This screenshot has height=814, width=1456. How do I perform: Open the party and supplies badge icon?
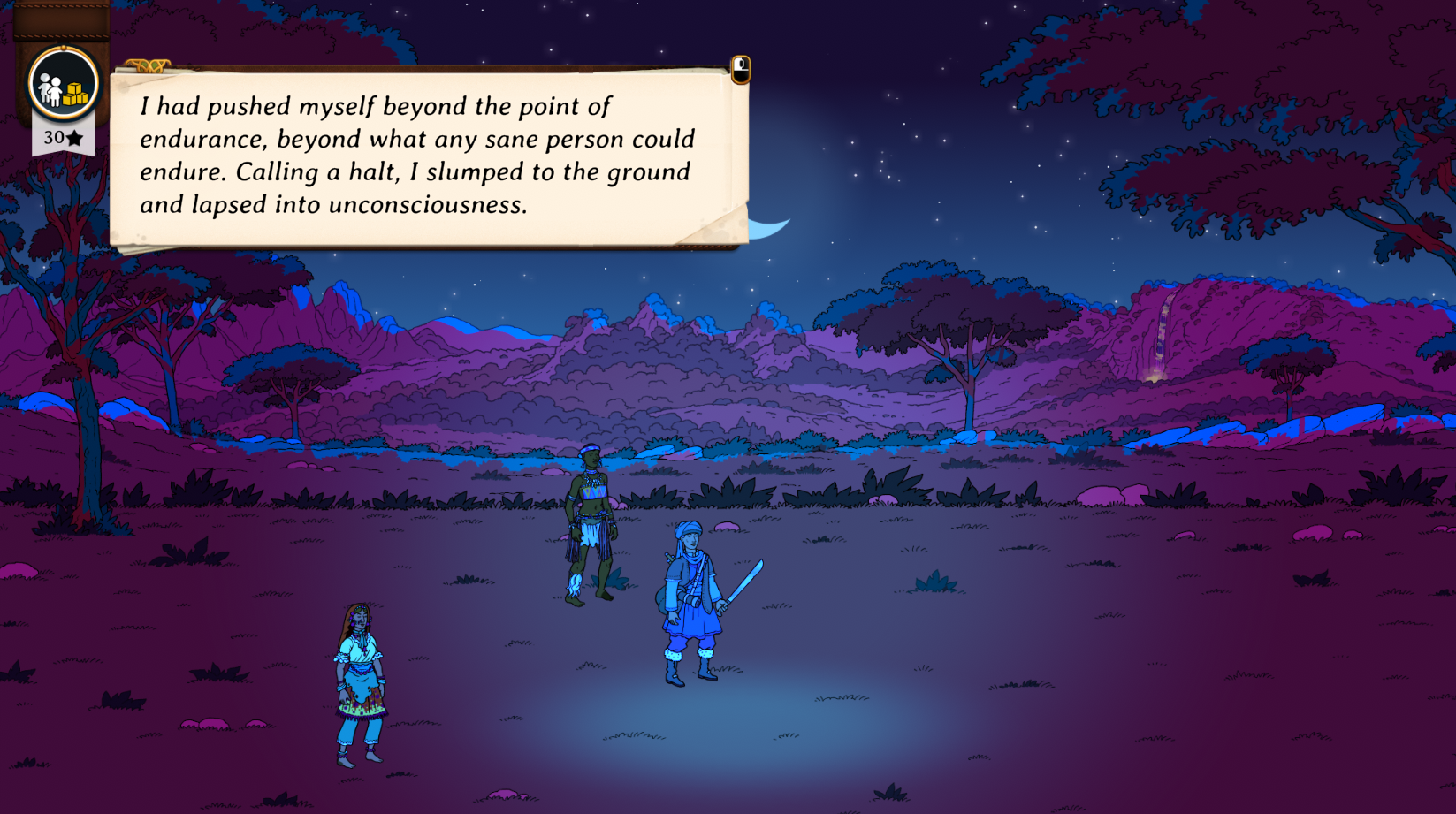[63, 85]
